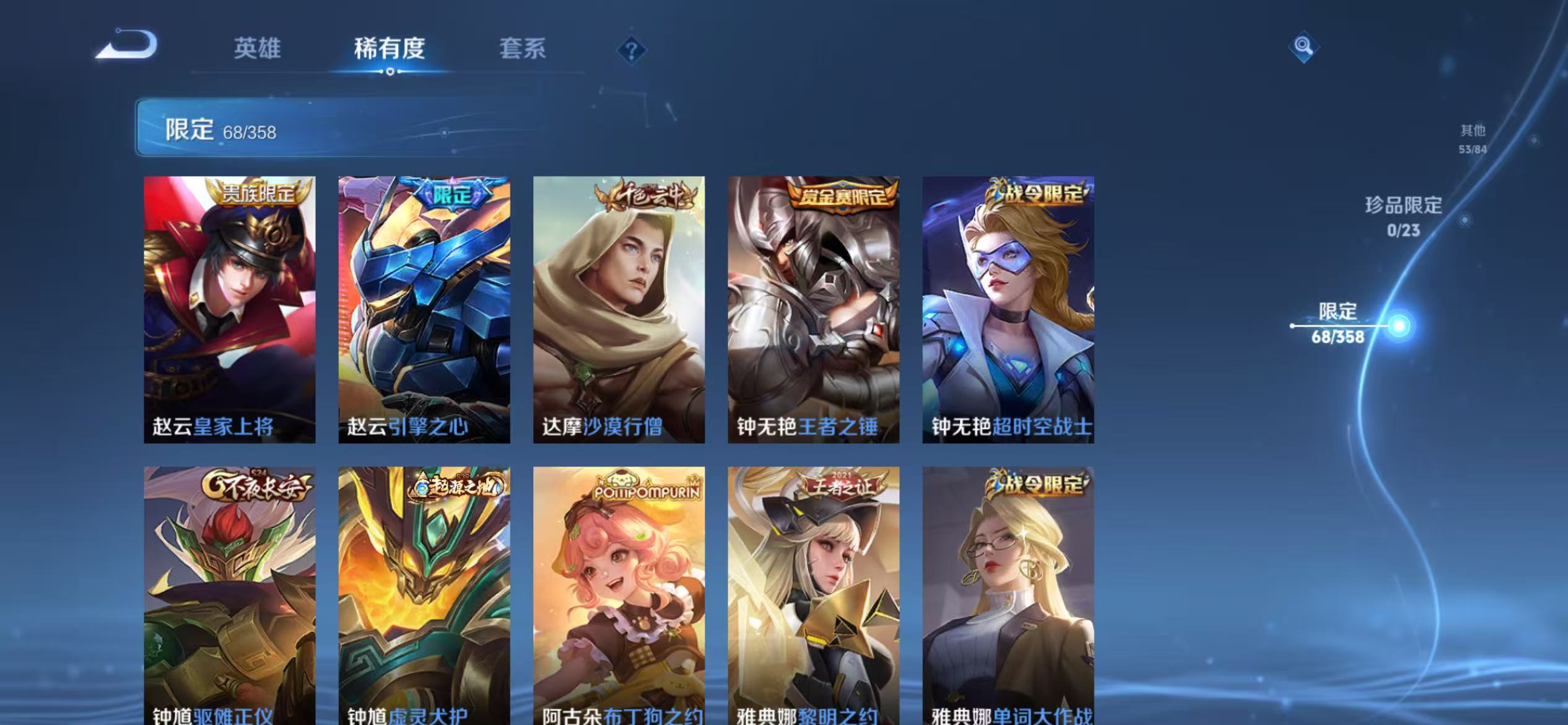Open the search magnifier icon
The width and height of the screenshot is (1568, 725).
coord(1302,45)
